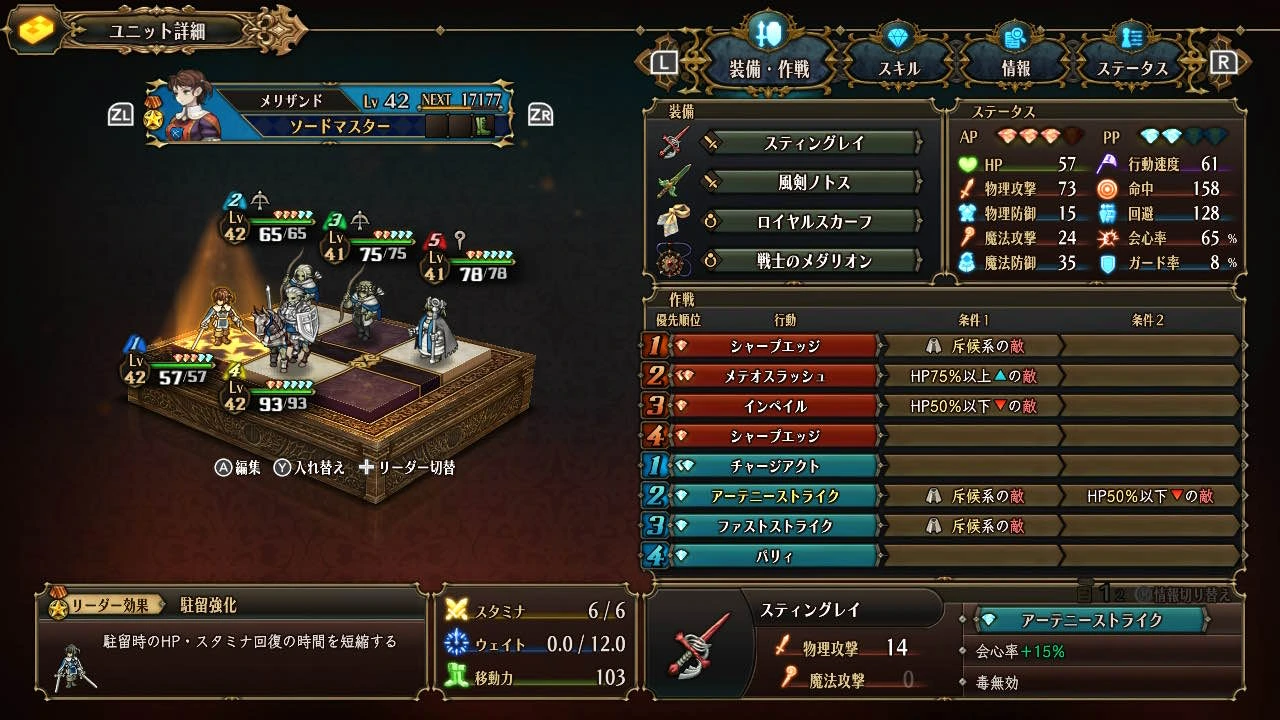The image size is (1280, 720).
Task: Open the スキル tab
Action: (x=898, y=68)
